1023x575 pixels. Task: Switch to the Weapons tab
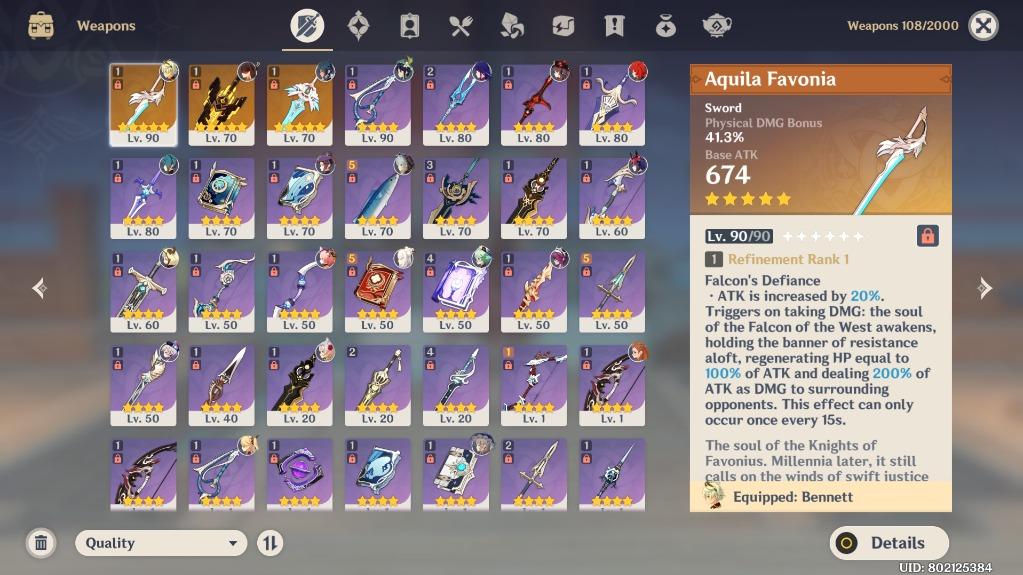(307, 26)
